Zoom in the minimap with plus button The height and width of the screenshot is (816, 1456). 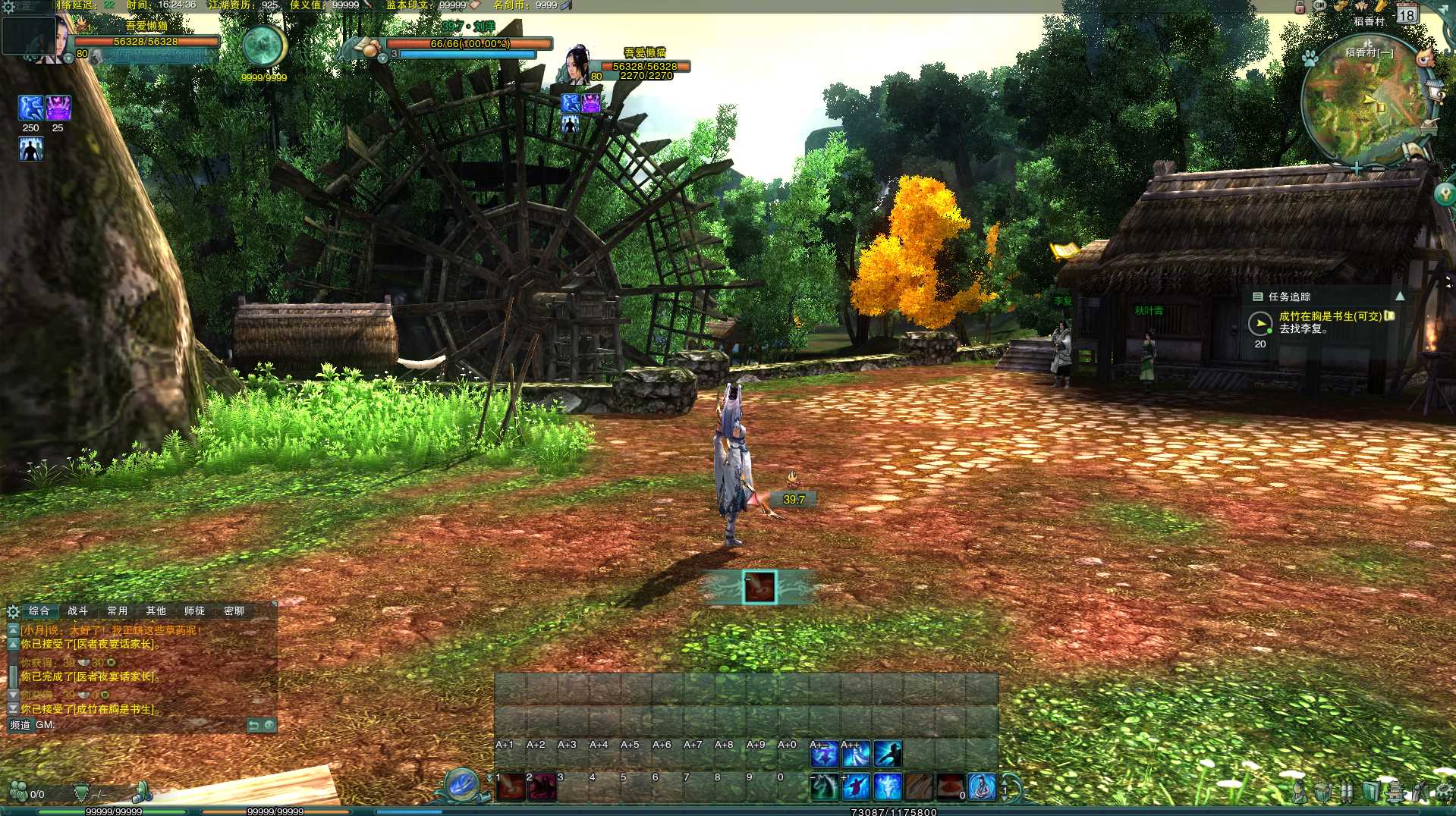click(1357, 168)
